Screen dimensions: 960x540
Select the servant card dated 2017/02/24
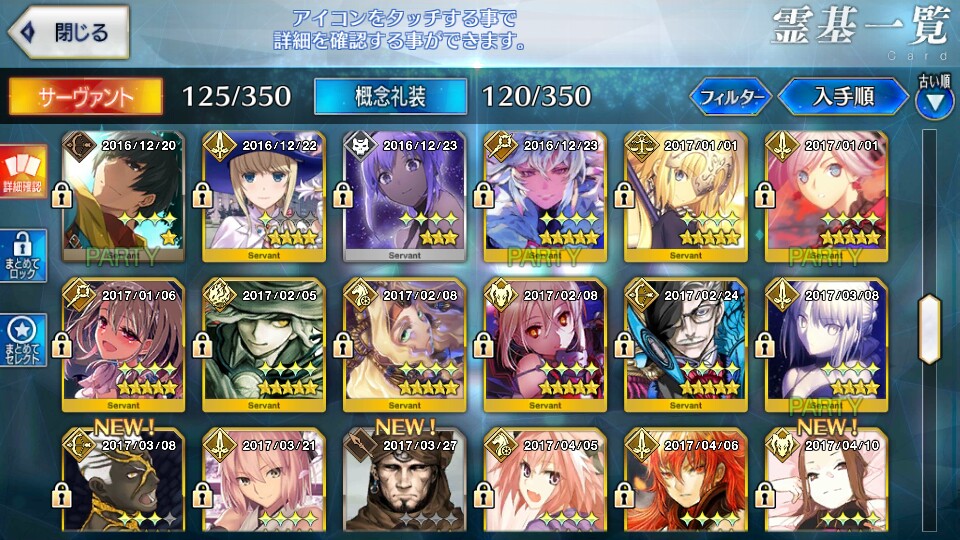point(686,345)
